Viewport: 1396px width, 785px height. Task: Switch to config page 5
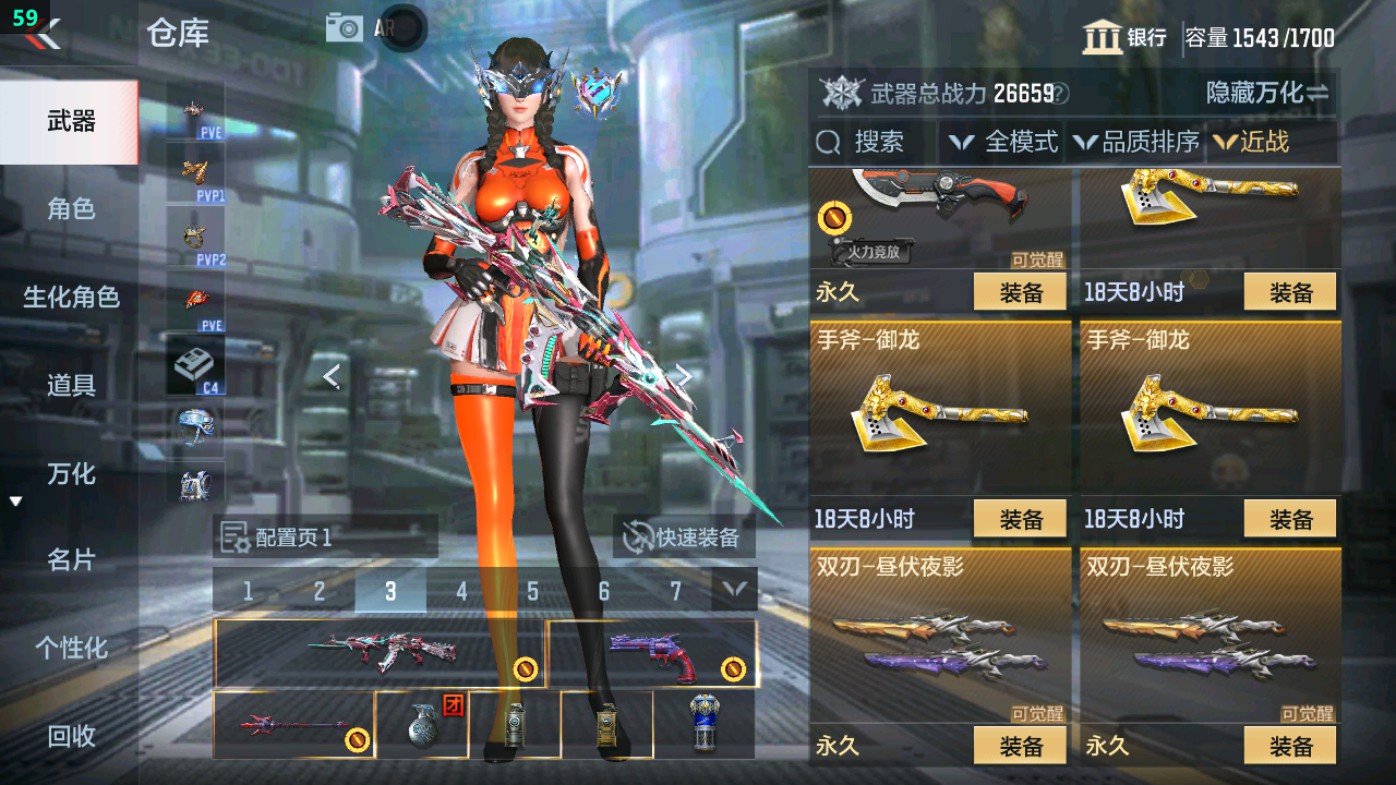(x=533, y=590)
